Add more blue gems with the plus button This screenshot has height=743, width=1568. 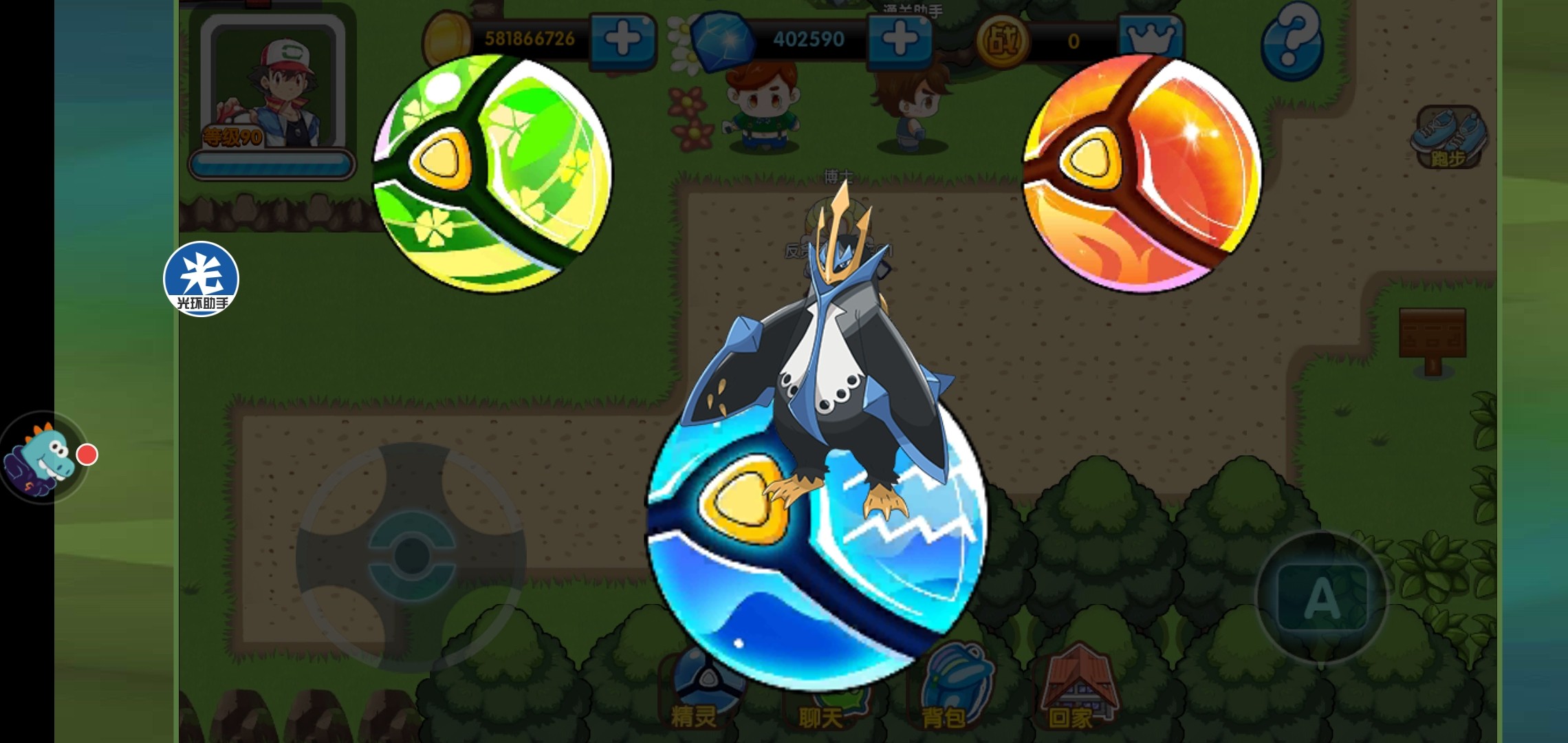tap(900, 40)
